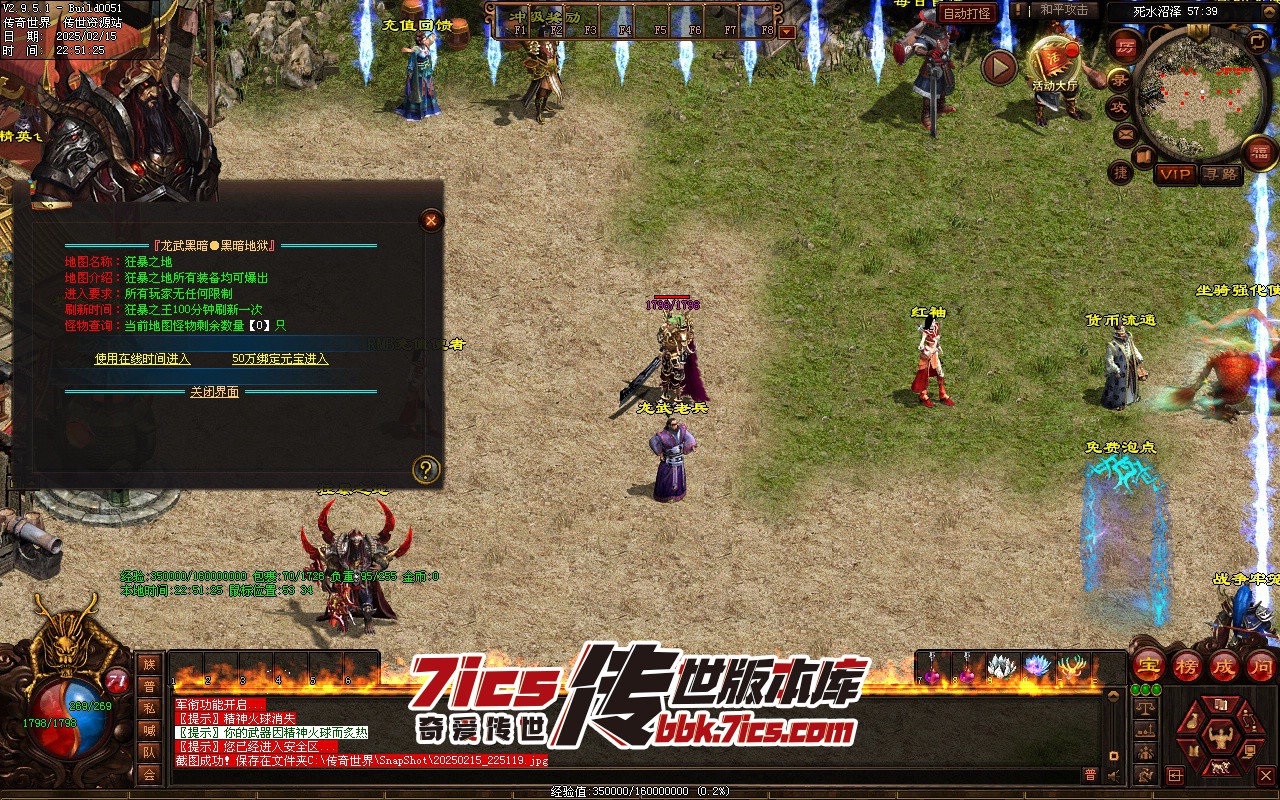The image size is (1280, 800).
Task: Open the dialog's question mark help
Action: pos(426,469)
